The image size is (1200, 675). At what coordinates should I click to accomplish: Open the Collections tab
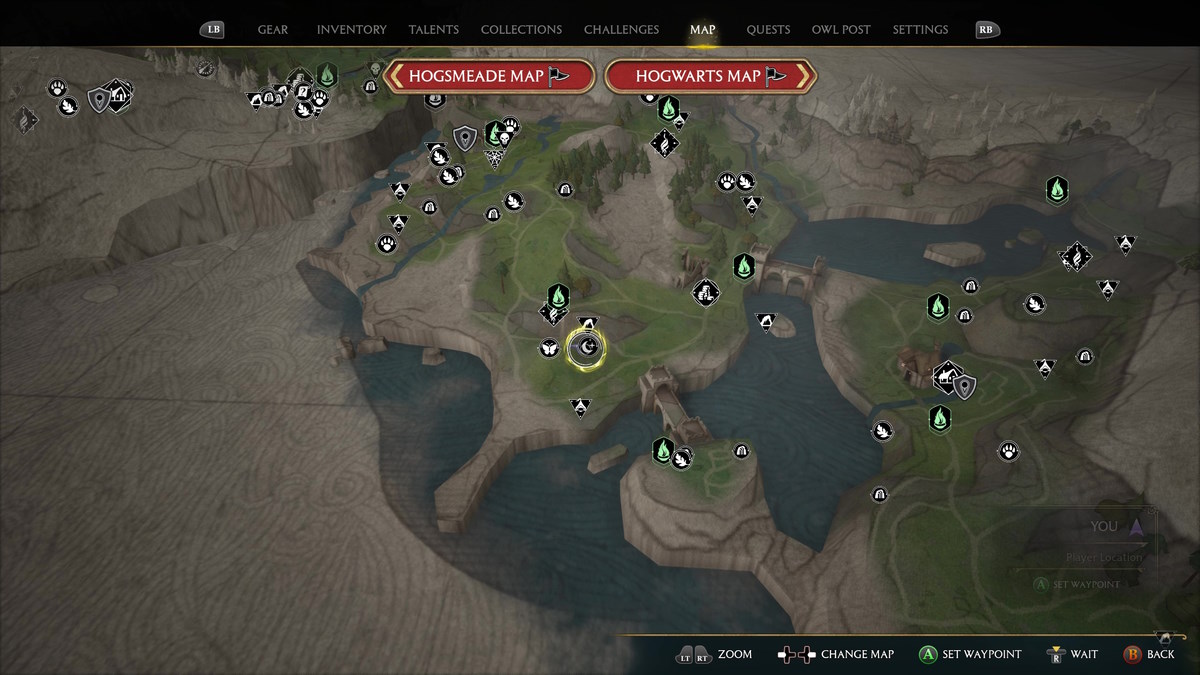pyautogui.click(x=521, y=30)
